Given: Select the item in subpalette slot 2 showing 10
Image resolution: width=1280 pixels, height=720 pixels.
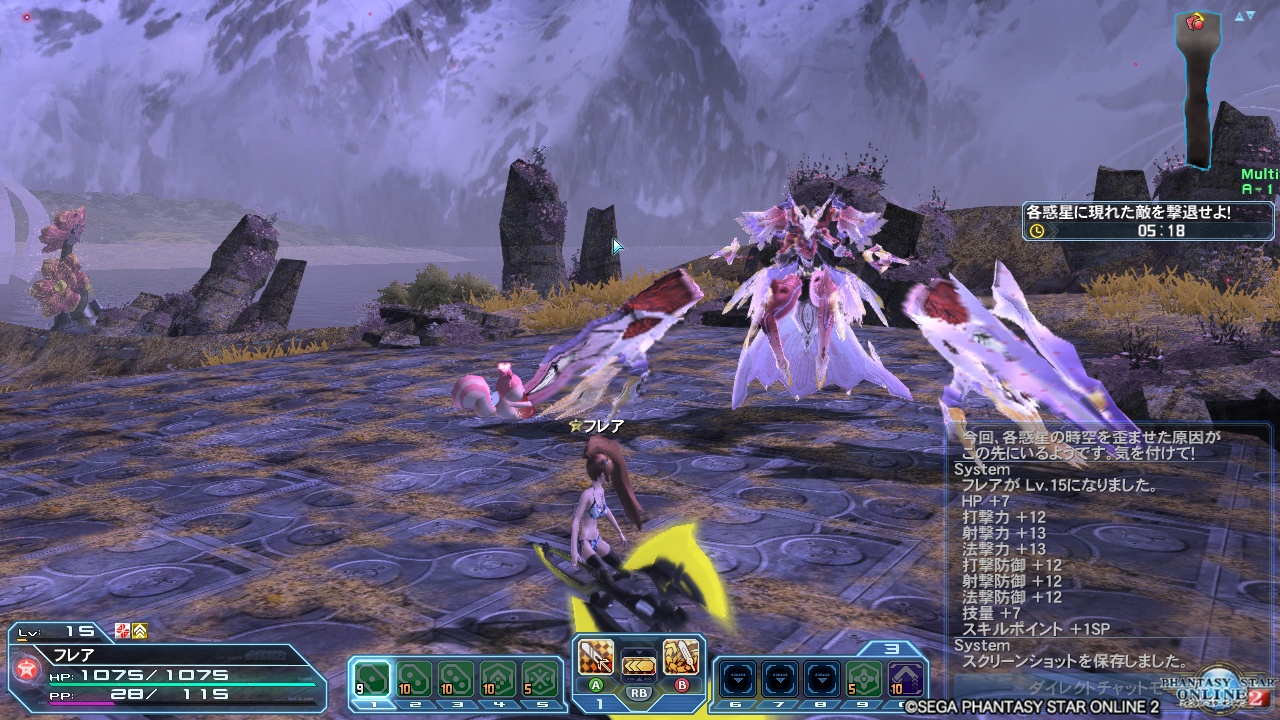Looking at the screenshot, I should pos(413,677).
